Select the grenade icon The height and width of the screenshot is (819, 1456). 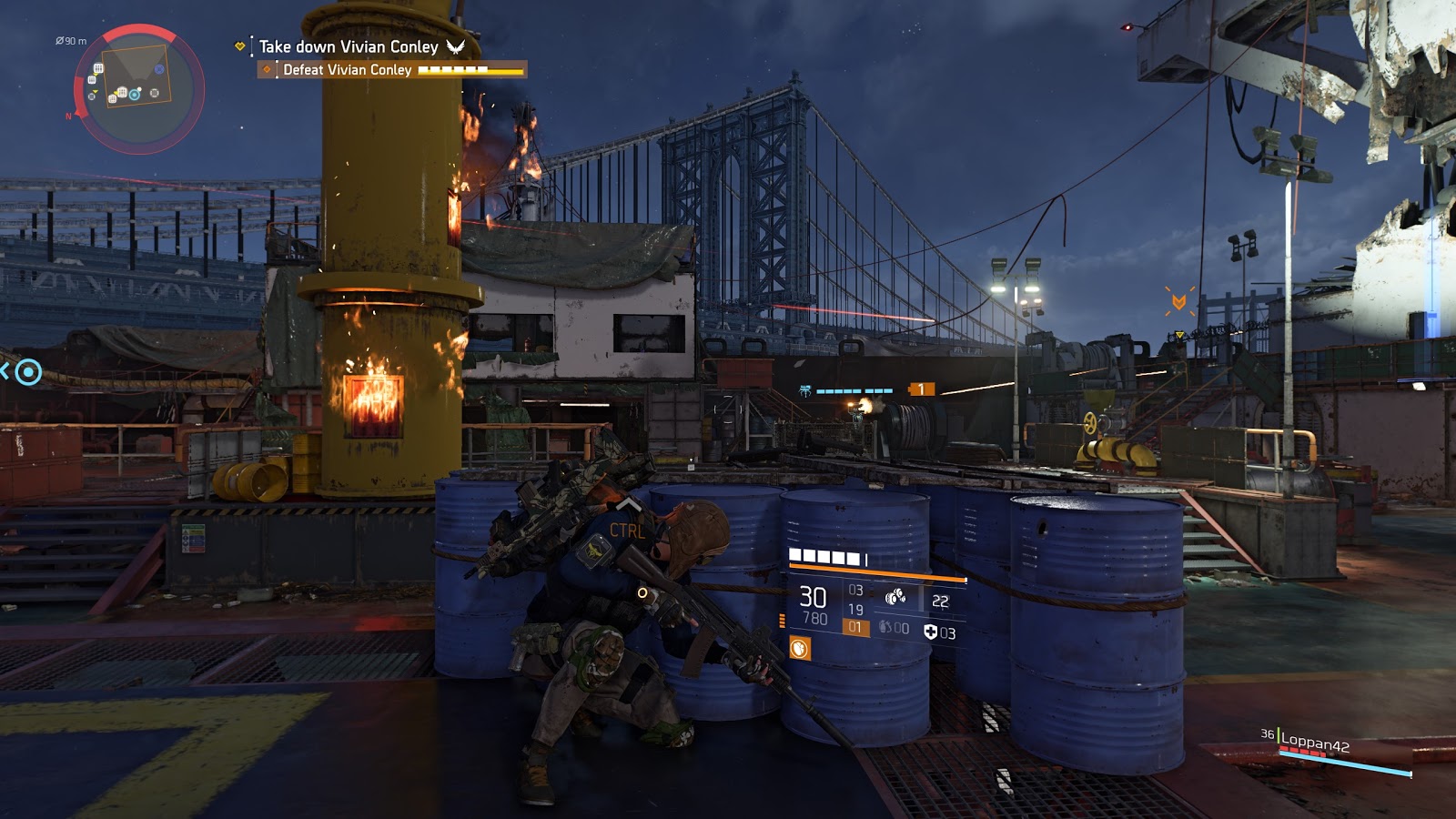click(x=885, y=628)
